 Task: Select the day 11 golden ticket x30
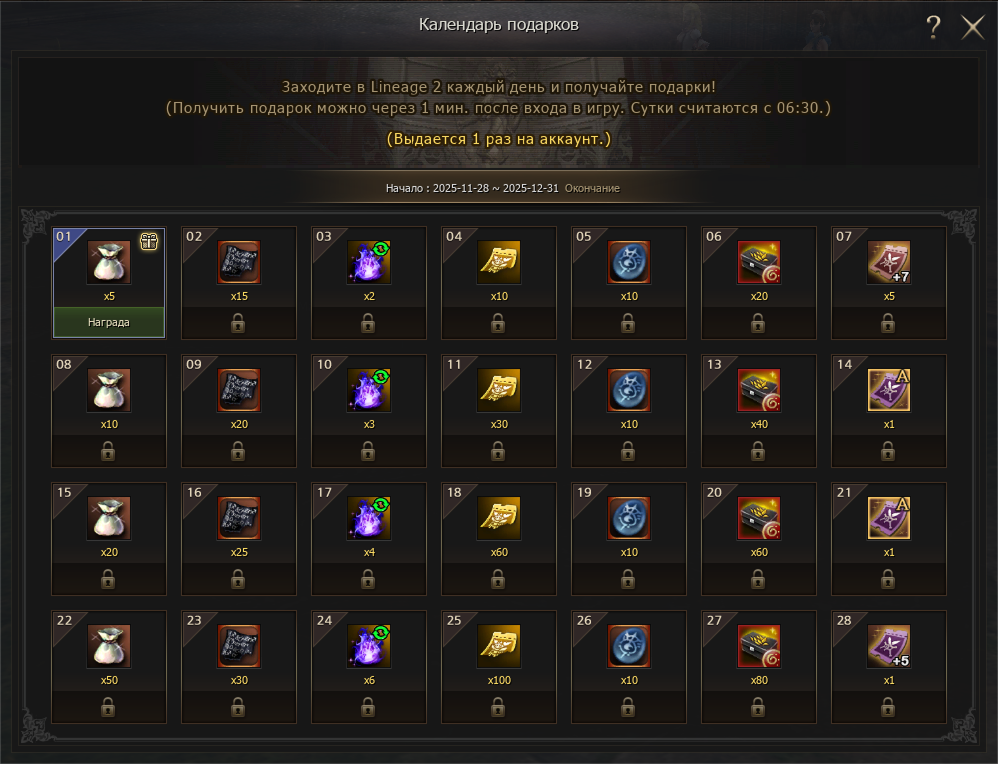499,390
